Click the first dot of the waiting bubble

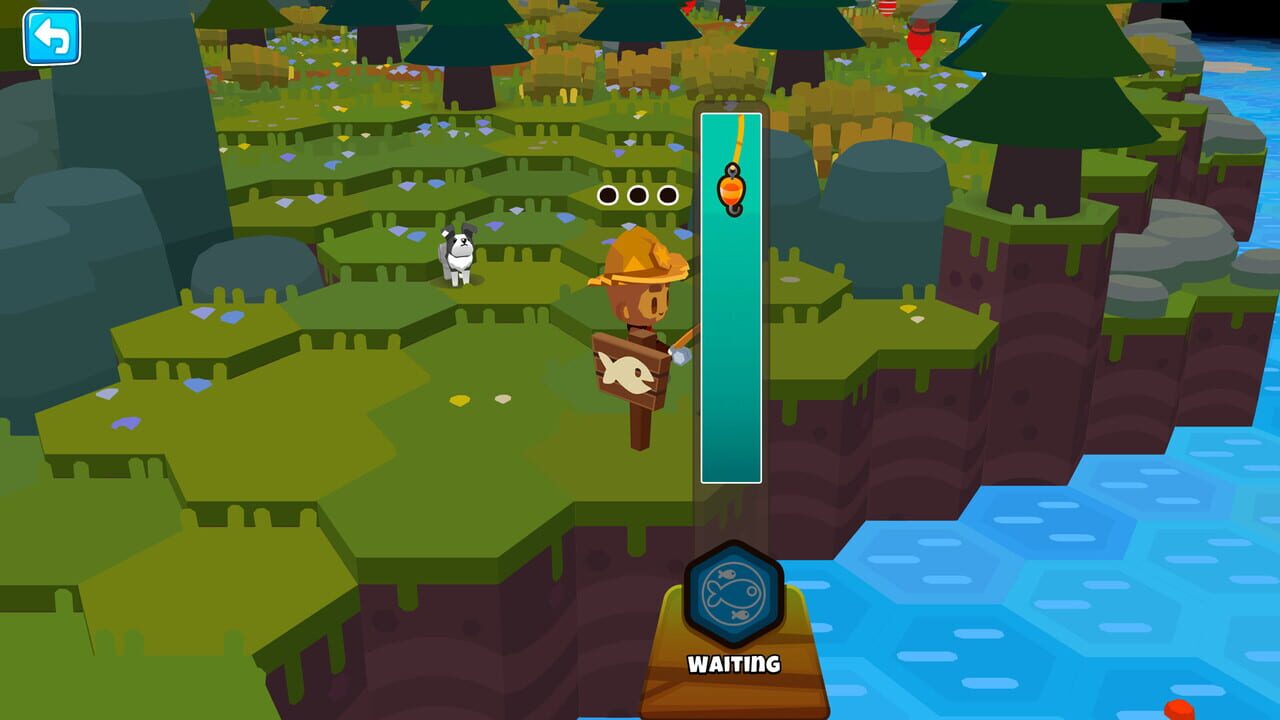coord(607,195)
